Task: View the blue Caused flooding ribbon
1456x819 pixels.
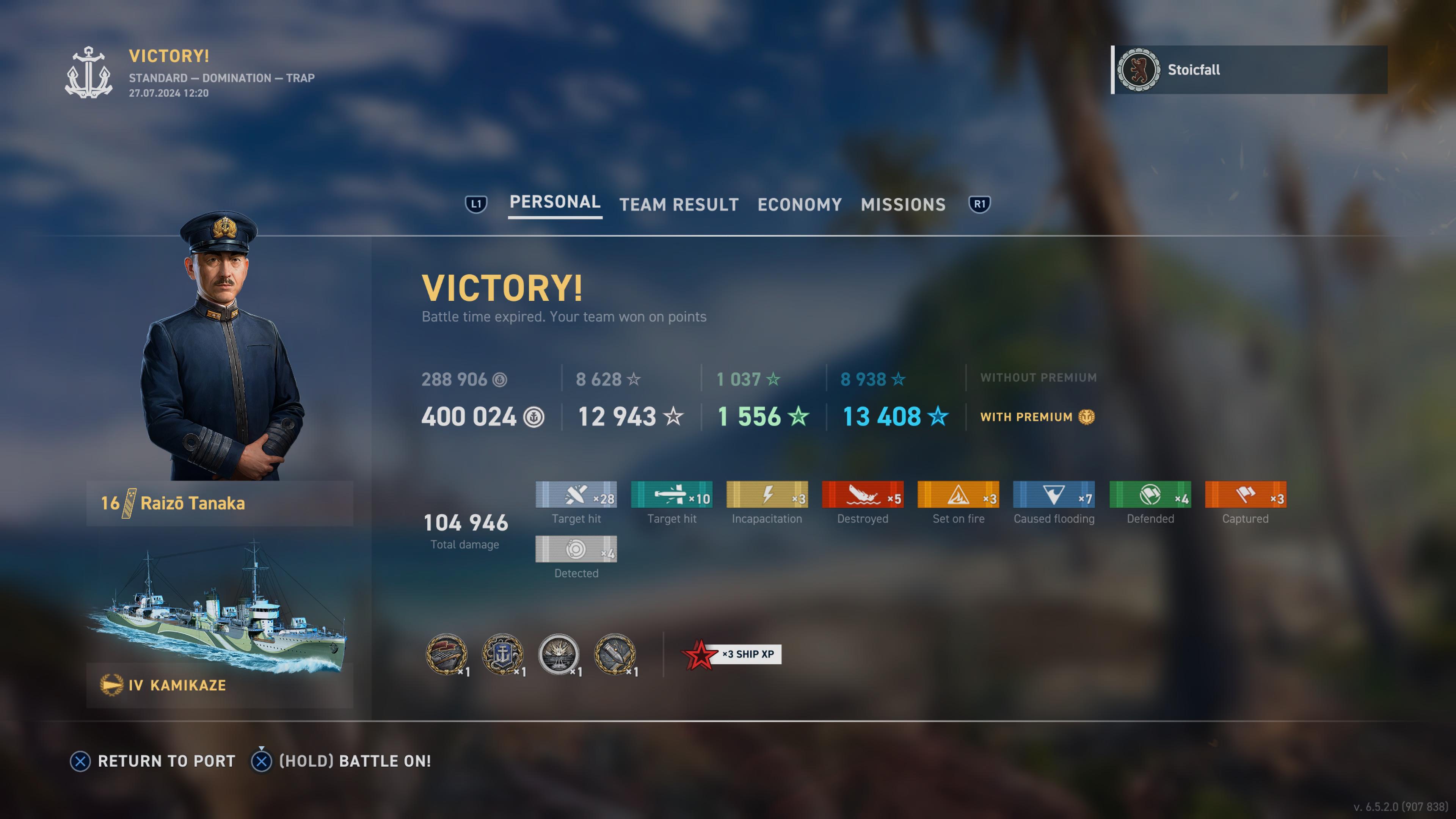Action: click(1054, 495)
